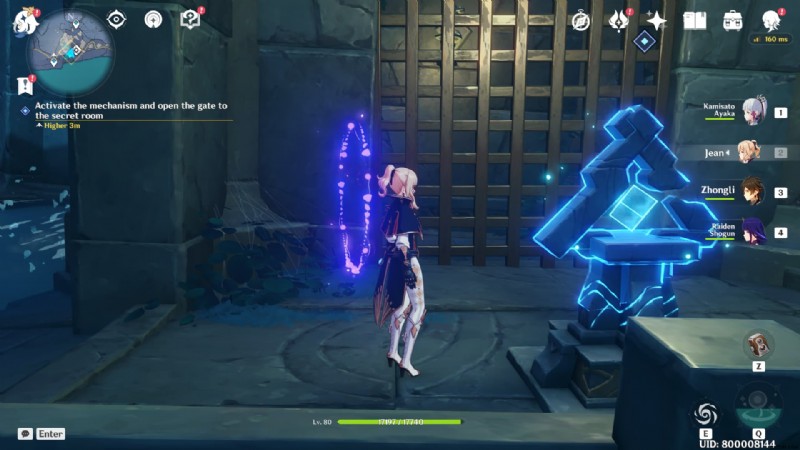
Task: Open the chat box icon
Action: (x=25, y=434)
